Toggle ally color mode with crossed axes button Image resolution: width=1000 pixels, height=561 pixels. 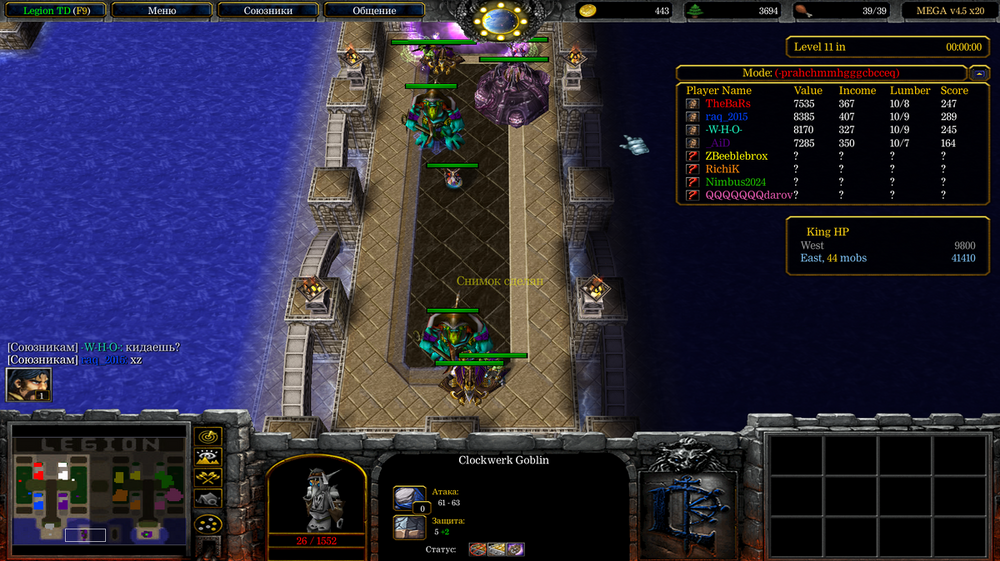pyautogui.click(x=208, y=477)
